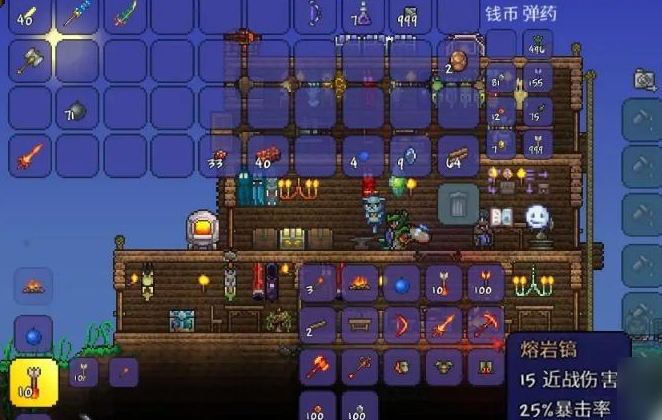Choose the blue starry sword slot
The height and width of the screenshot is (420, 662).
click(75, 15)
